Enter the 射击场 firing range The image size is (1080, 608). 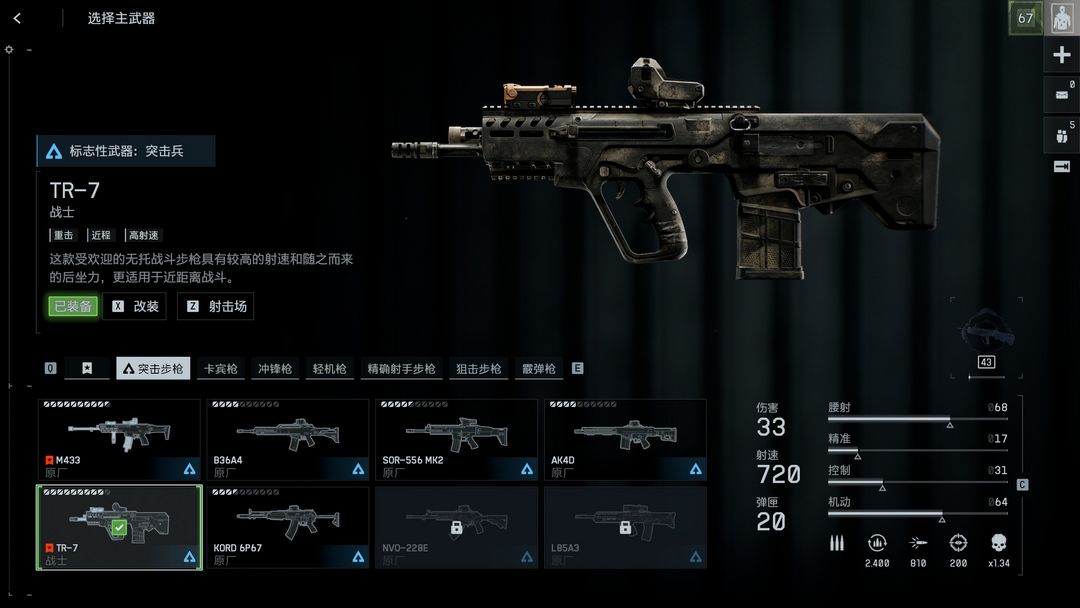click(216, 306)
